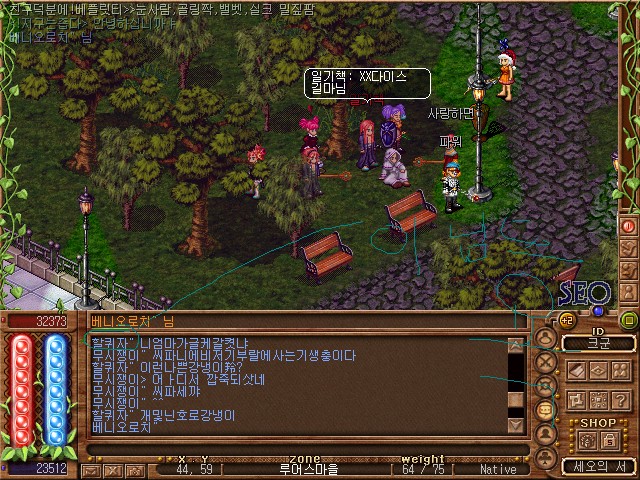Click the top person-head round button
This screenshot has height=480, width=640.
click(x=546, y=337)
